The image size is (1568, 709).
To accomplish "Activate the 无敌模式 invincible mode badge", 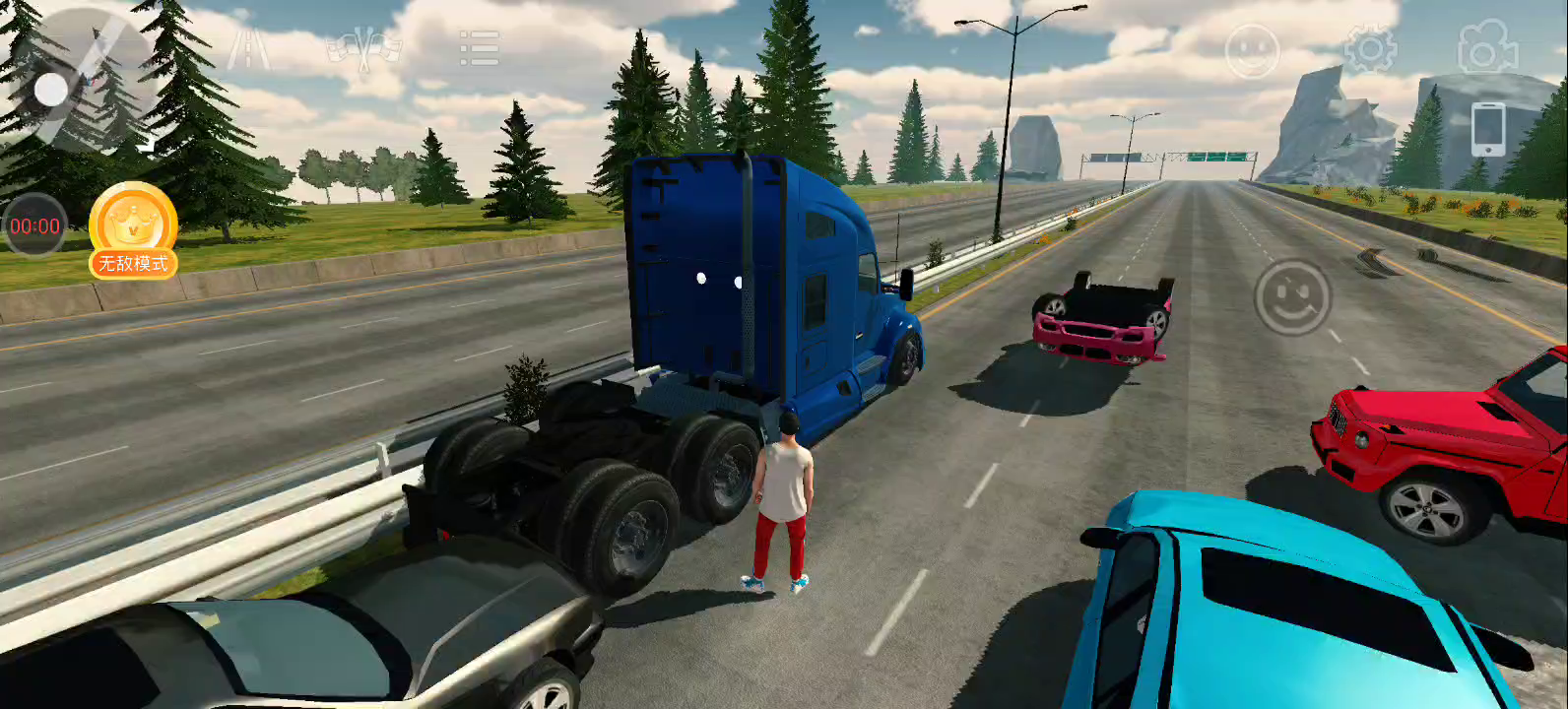I will point(133,231).
